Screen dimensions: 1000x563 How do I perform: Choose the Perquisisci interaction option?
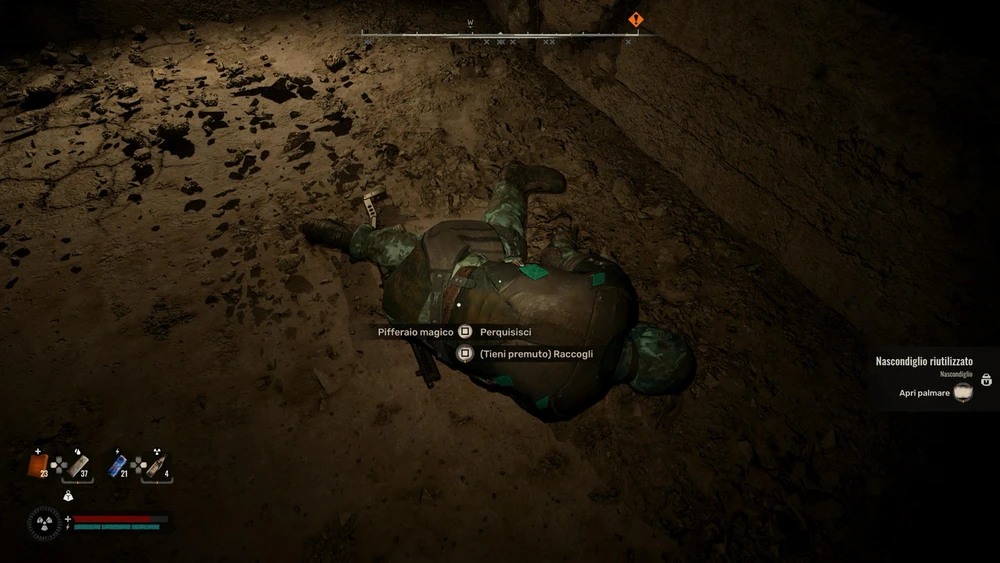[x=505, y=332]
